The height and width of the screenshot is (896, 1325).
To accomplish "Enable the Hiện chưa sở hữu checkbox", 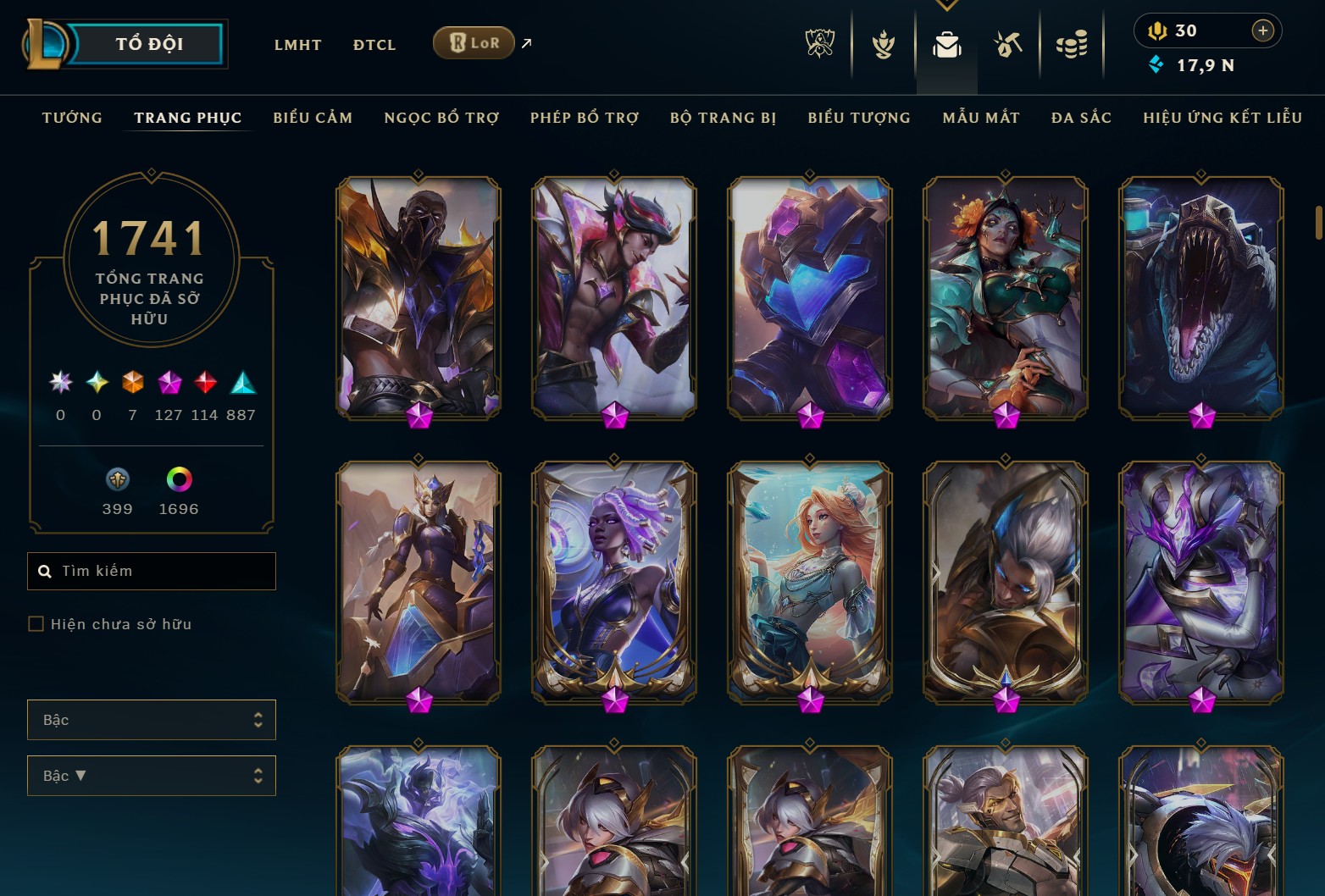I will click(x=36, y=623).
